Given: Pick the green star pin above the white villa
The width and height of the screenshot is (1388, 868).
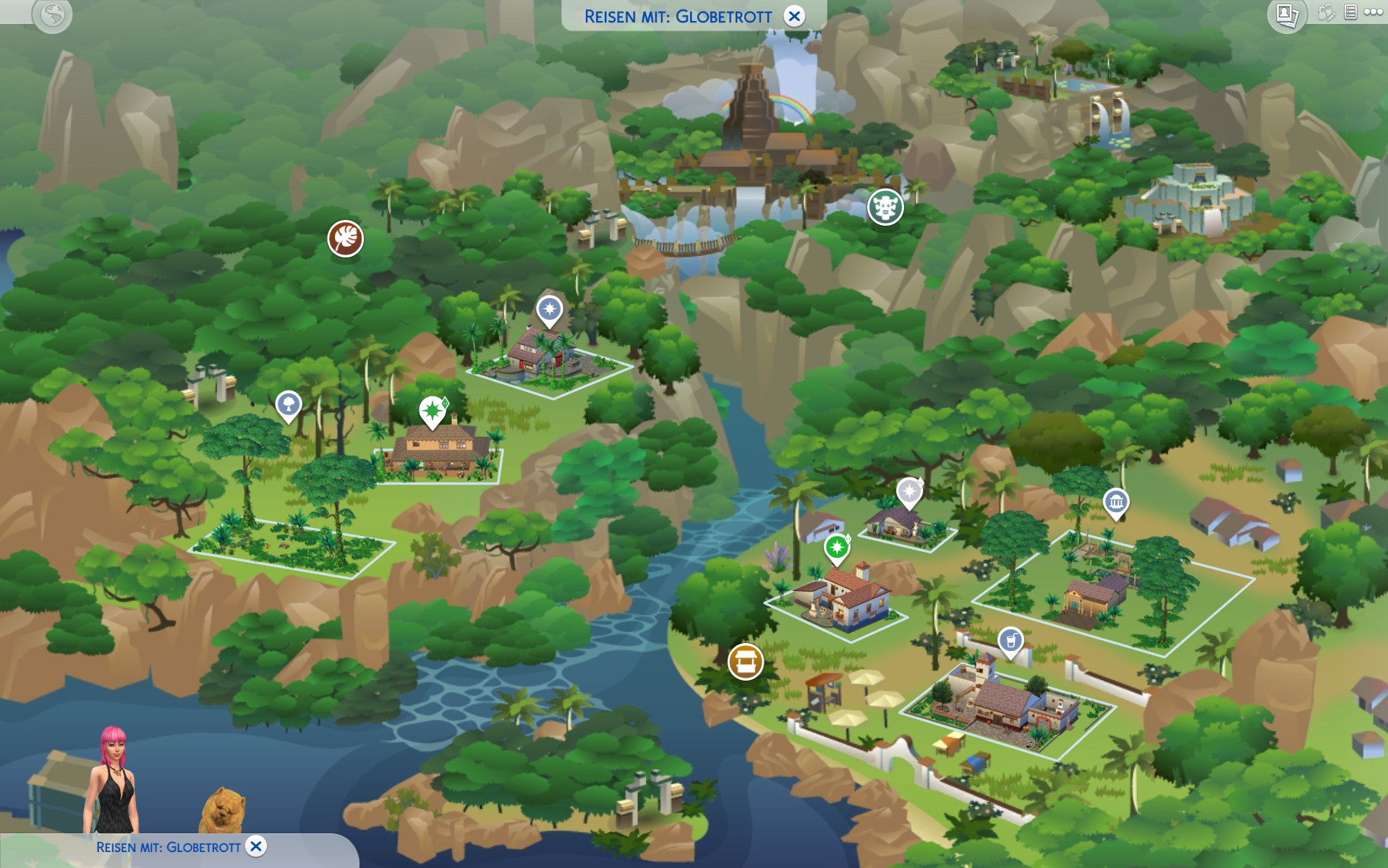Looking at the screenshot, I should point(837,548).
